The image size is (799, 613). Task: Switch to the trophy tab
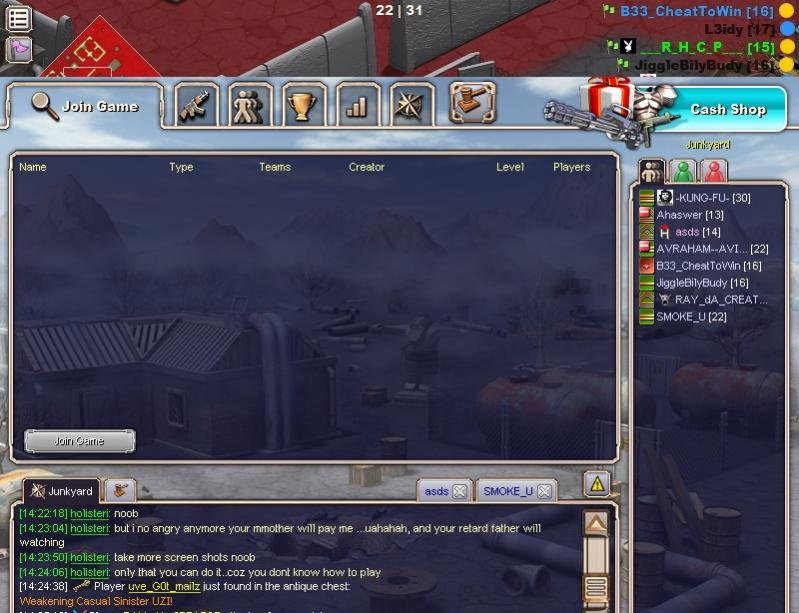pos(302,105)
